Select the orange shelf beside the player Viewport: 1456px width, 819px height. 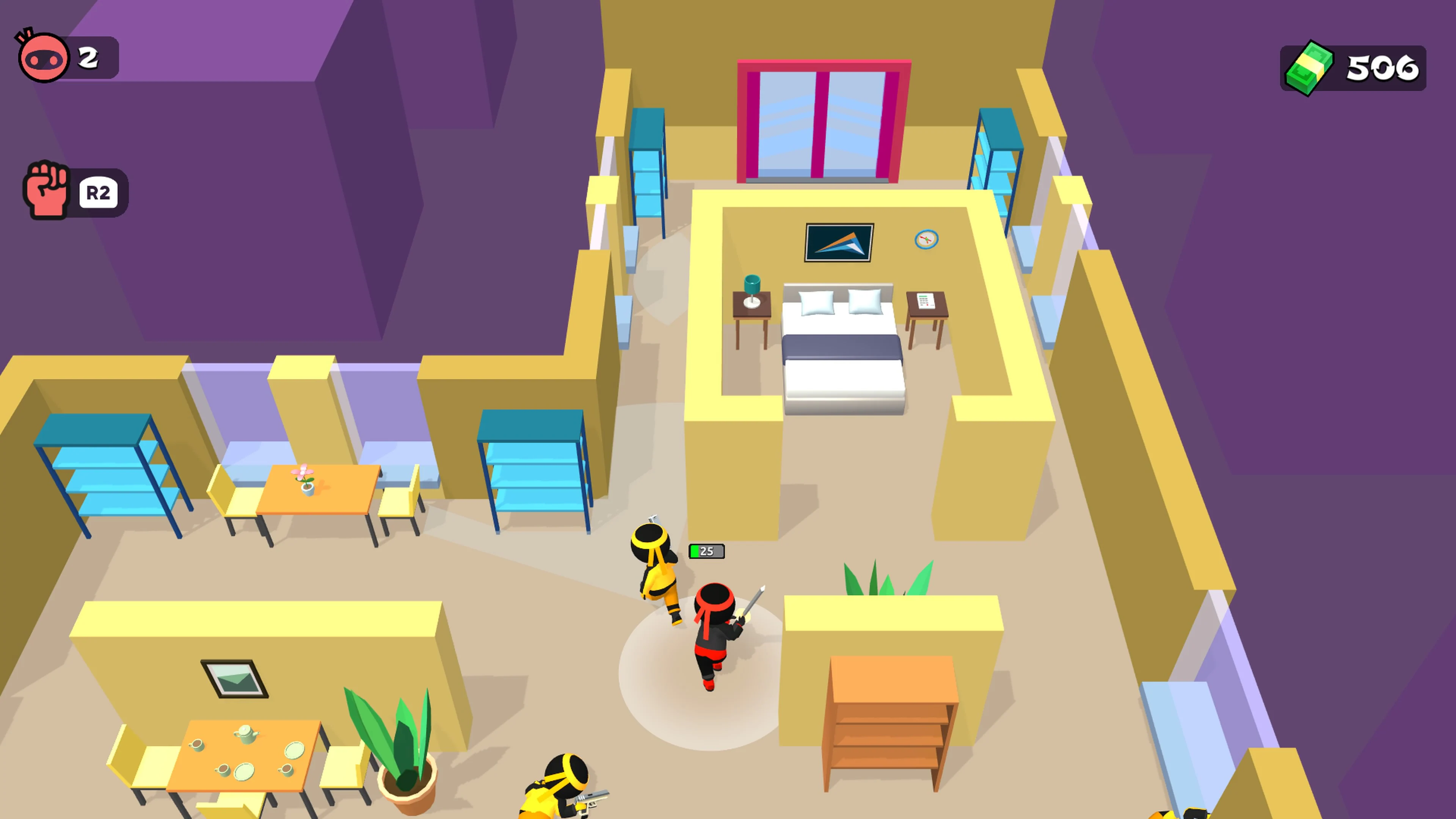point(890,718)
